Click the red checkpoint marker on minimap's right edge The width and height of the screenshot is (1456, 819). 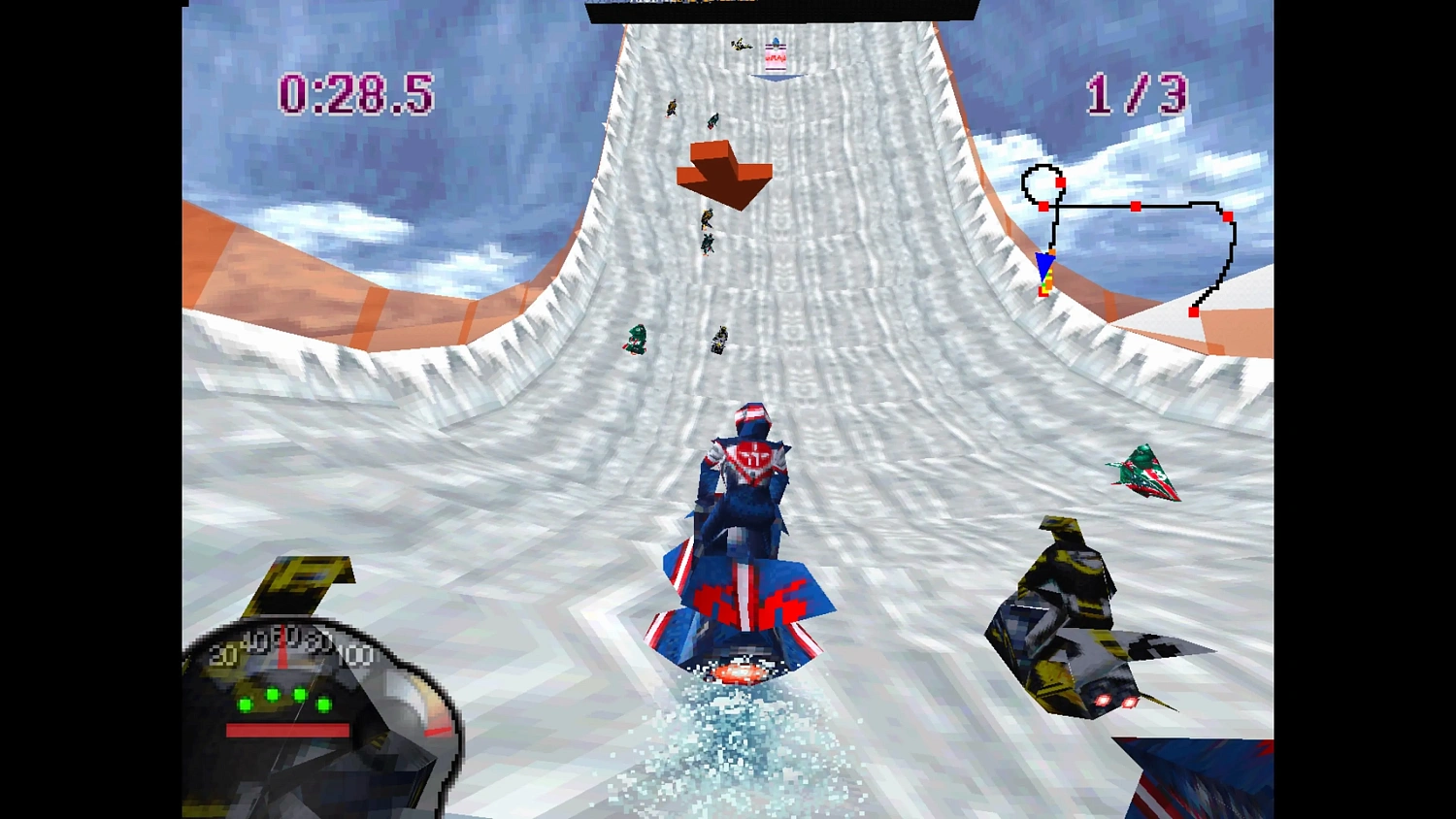coord(1226,216)
